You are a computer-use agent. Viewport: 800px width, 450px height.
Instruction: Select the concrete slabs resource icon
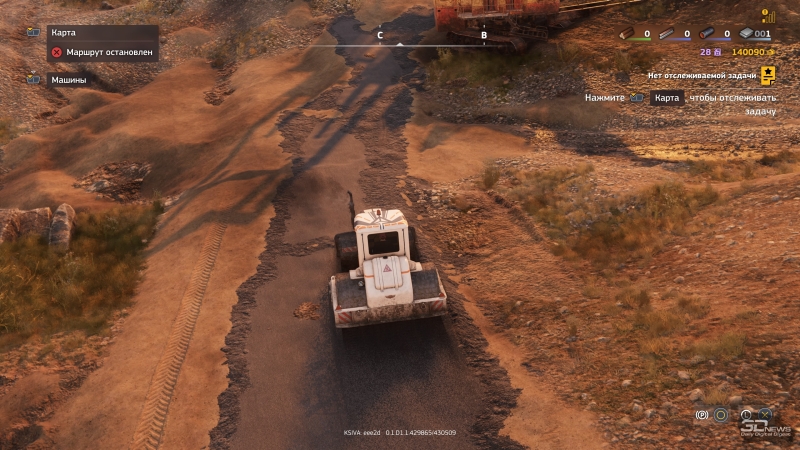[x=748, y=34]
